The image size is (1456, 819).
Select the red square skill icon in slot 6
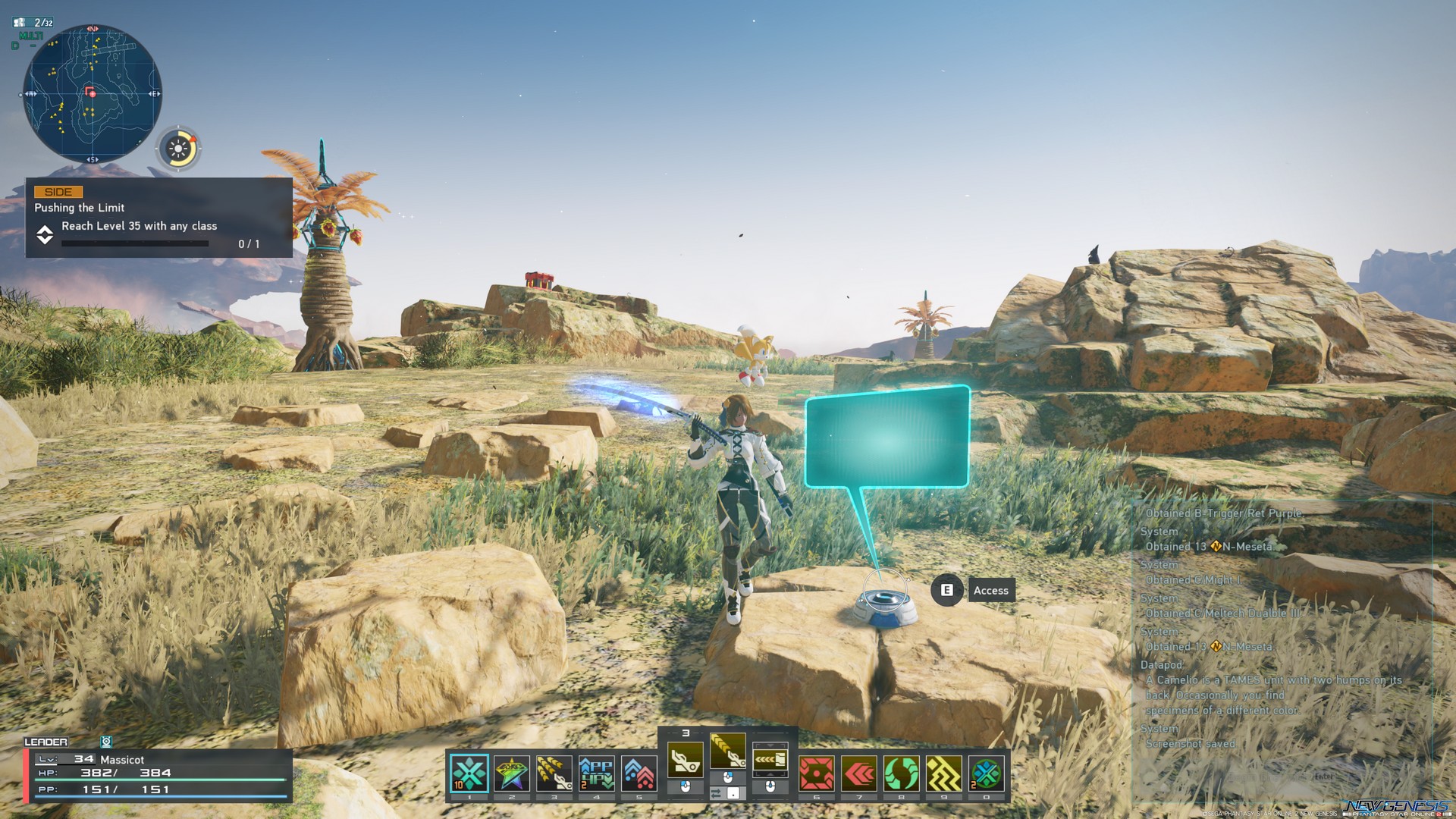[815, 772]
